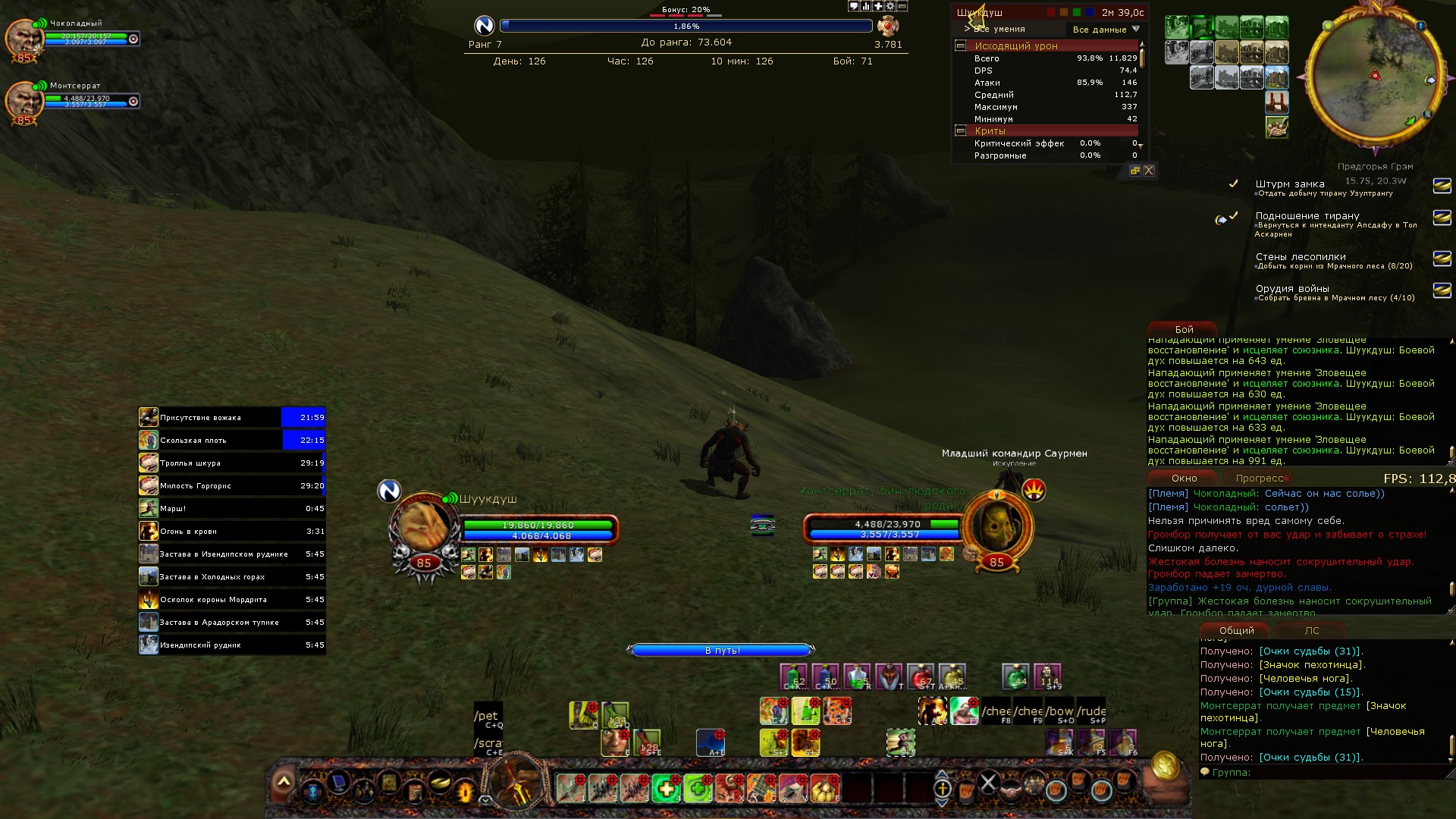Image resolution: width=1456 pixels, height=819 pixels.
Task: Open the main menu arrow button
Action: (x=284, y=782)
